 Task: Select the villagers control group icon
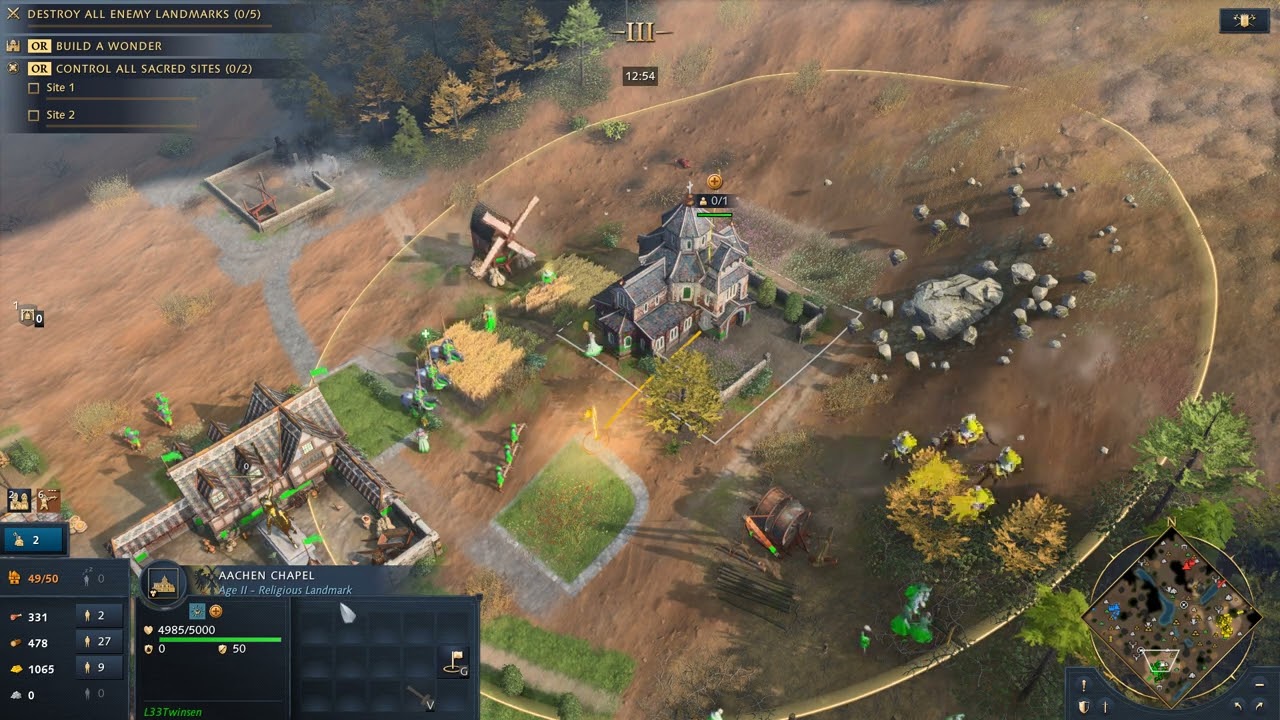pos(18,499)
